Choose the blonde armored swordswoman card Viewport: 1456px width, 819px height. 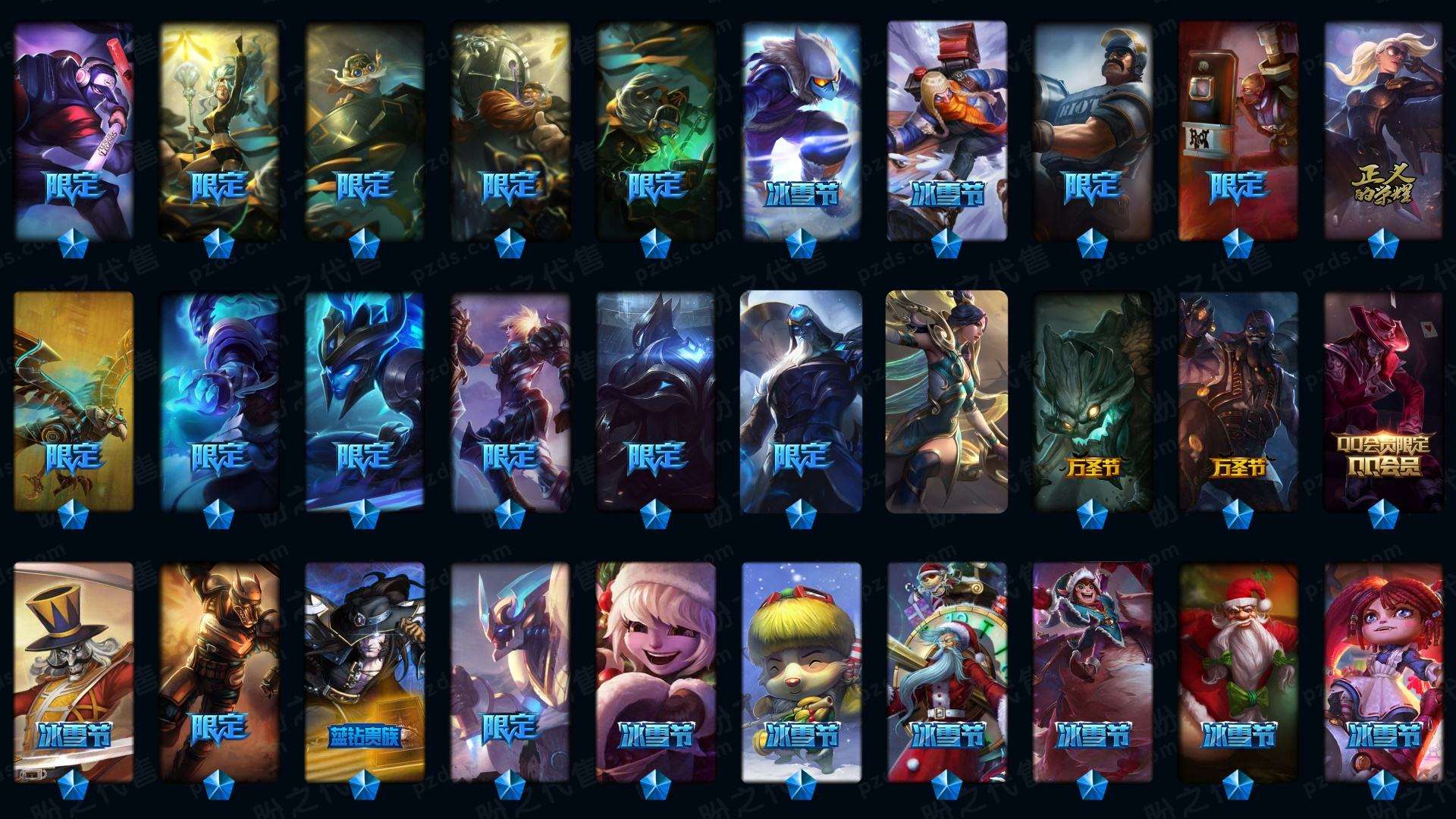[x=510, y=400]
